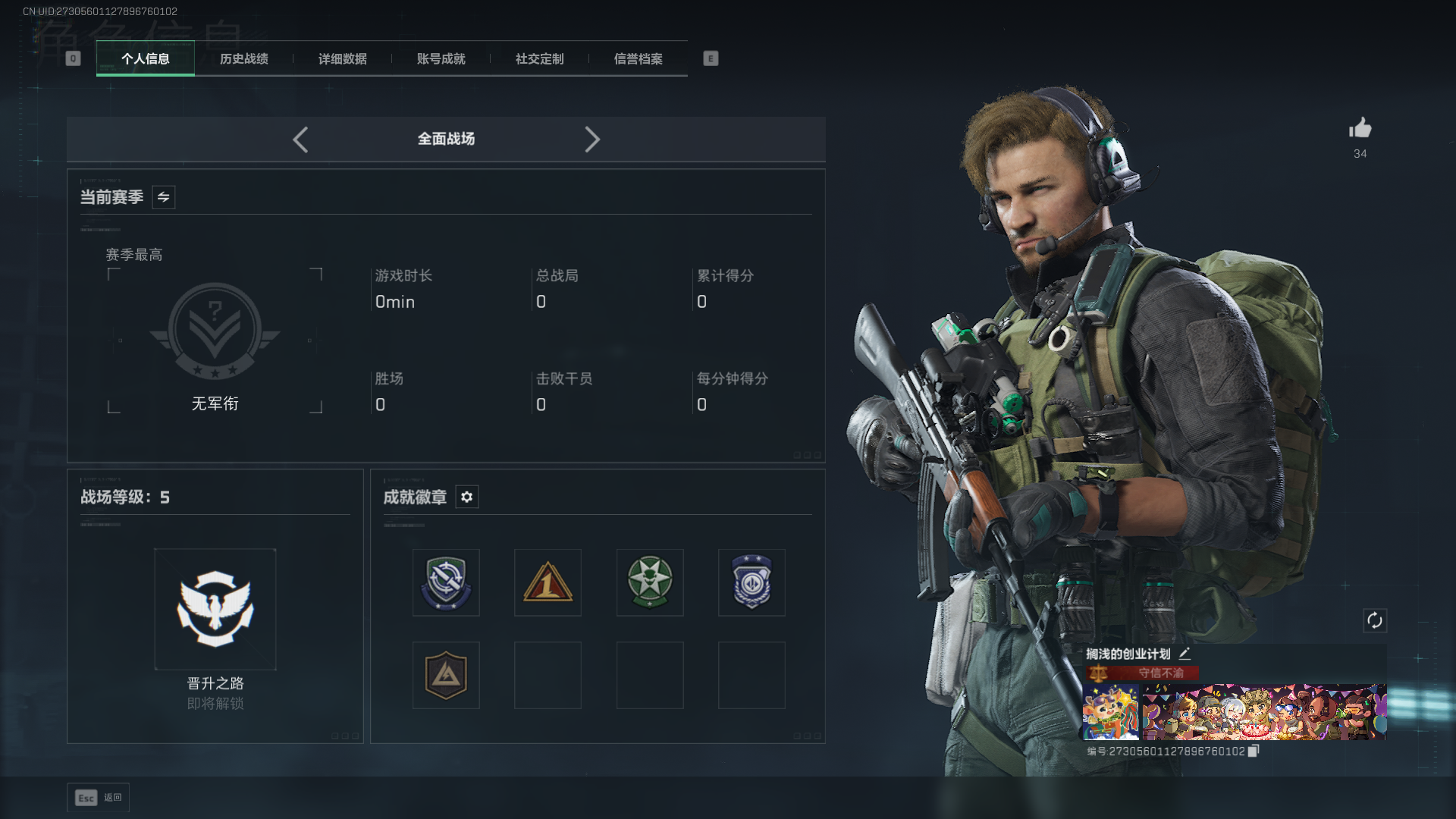Select the blue shield with circular arrows badge
The width and height of the screenshot is (1456, 819).
446,582
